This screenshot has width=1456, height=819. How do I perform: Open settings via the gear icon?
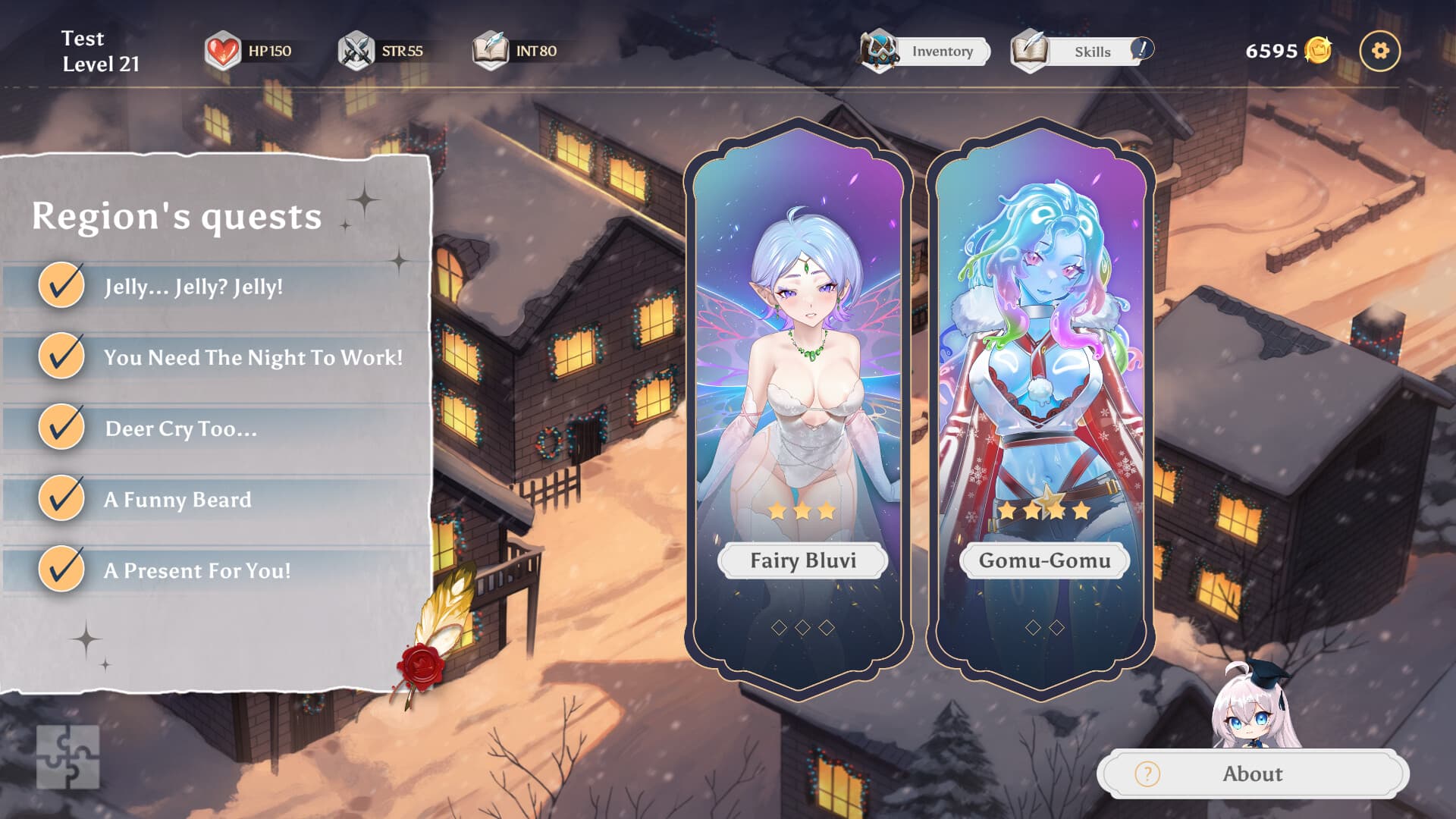(x=1379, y=51)
